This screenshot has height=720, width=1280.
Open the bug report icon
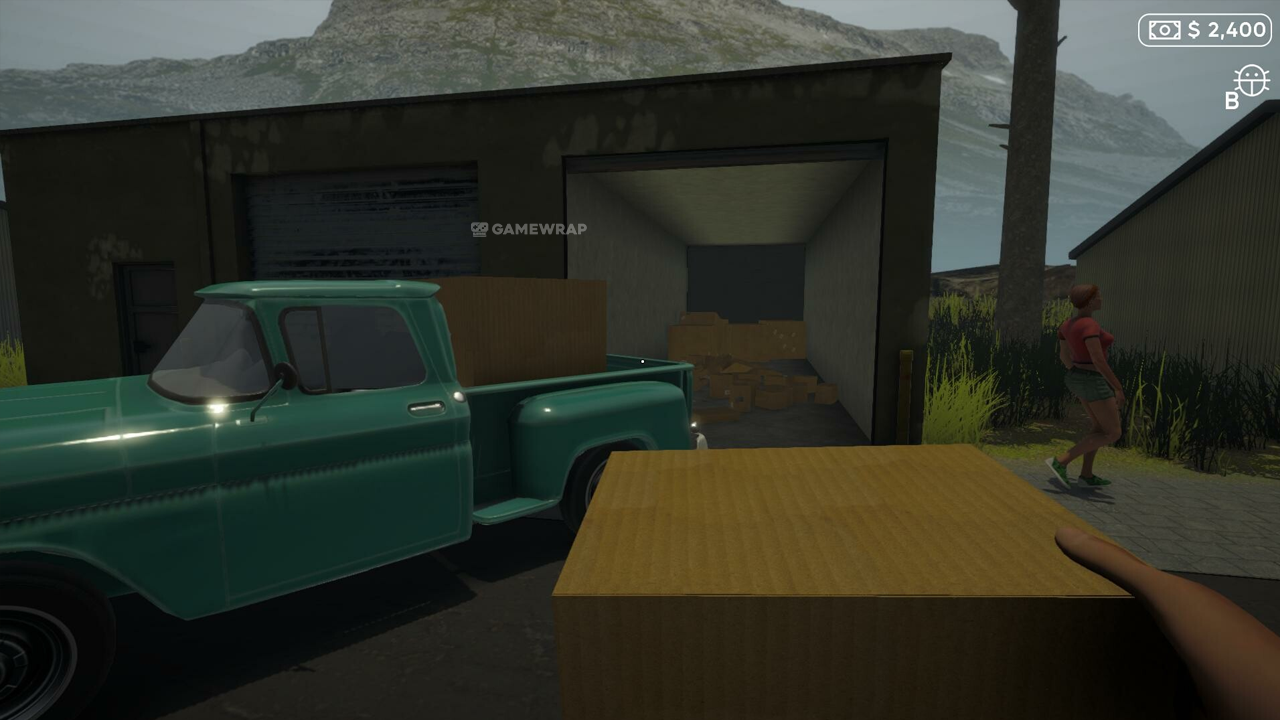[x=1251, y=81]
